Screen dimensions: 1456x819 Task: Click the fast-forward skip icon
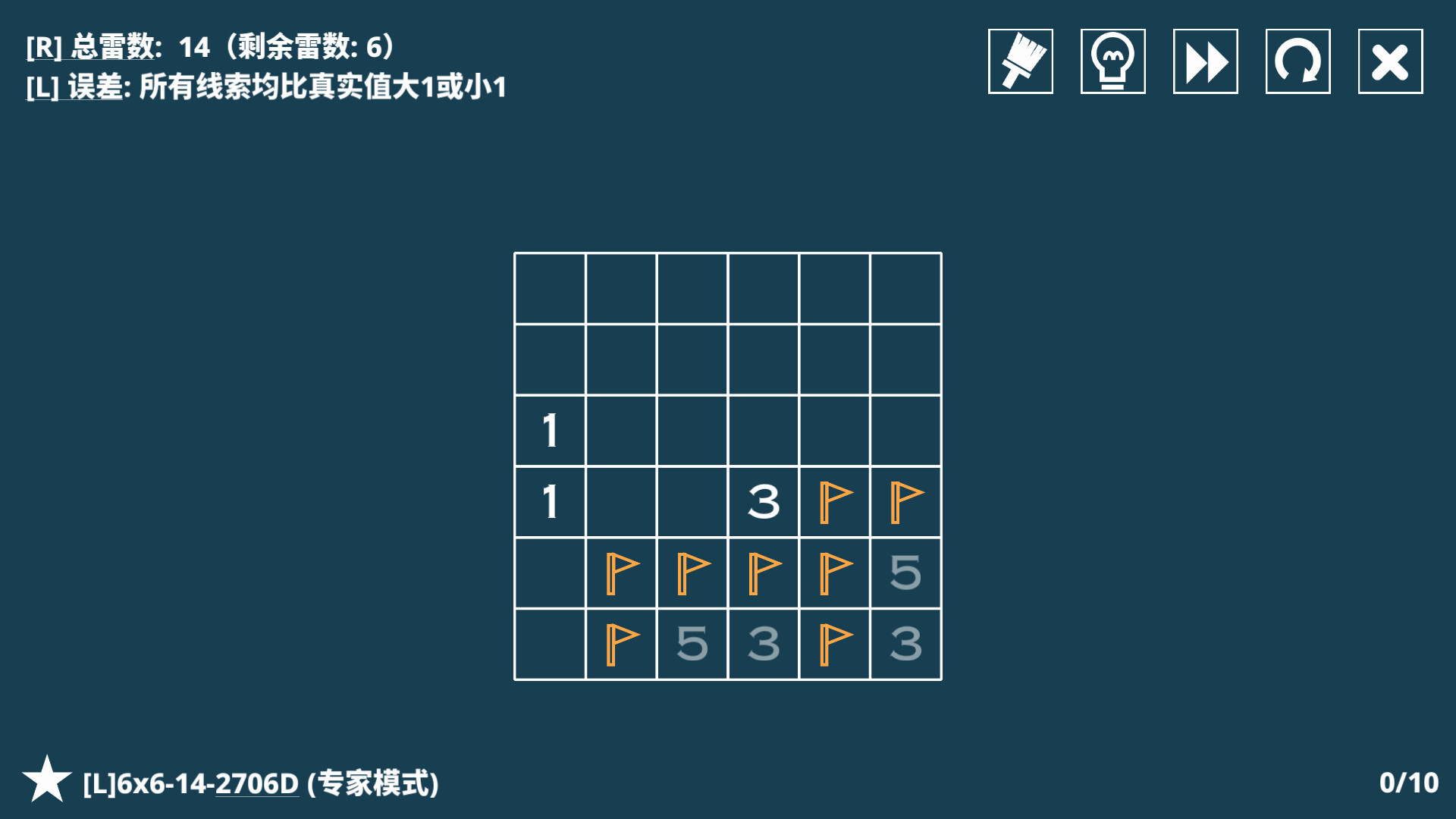(x=1205, y=61)
